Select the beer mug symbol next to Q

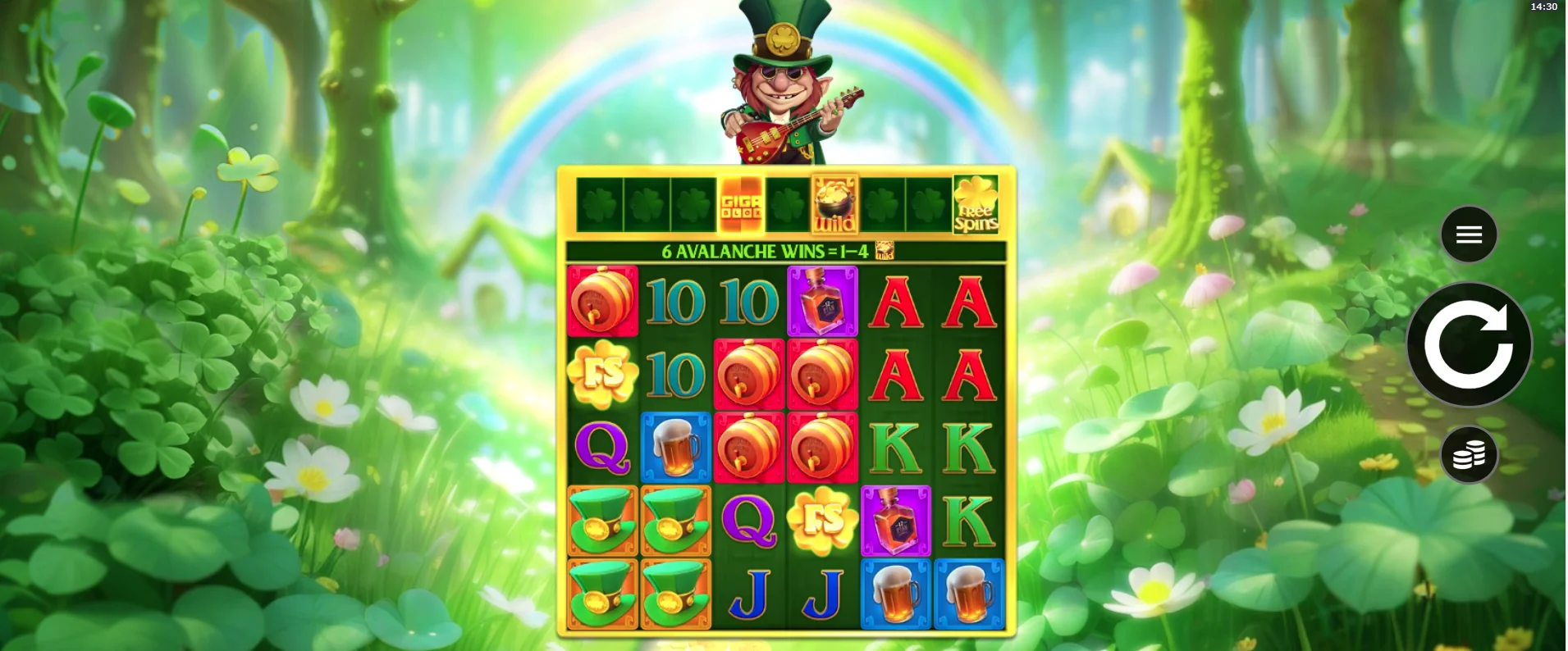676,448
